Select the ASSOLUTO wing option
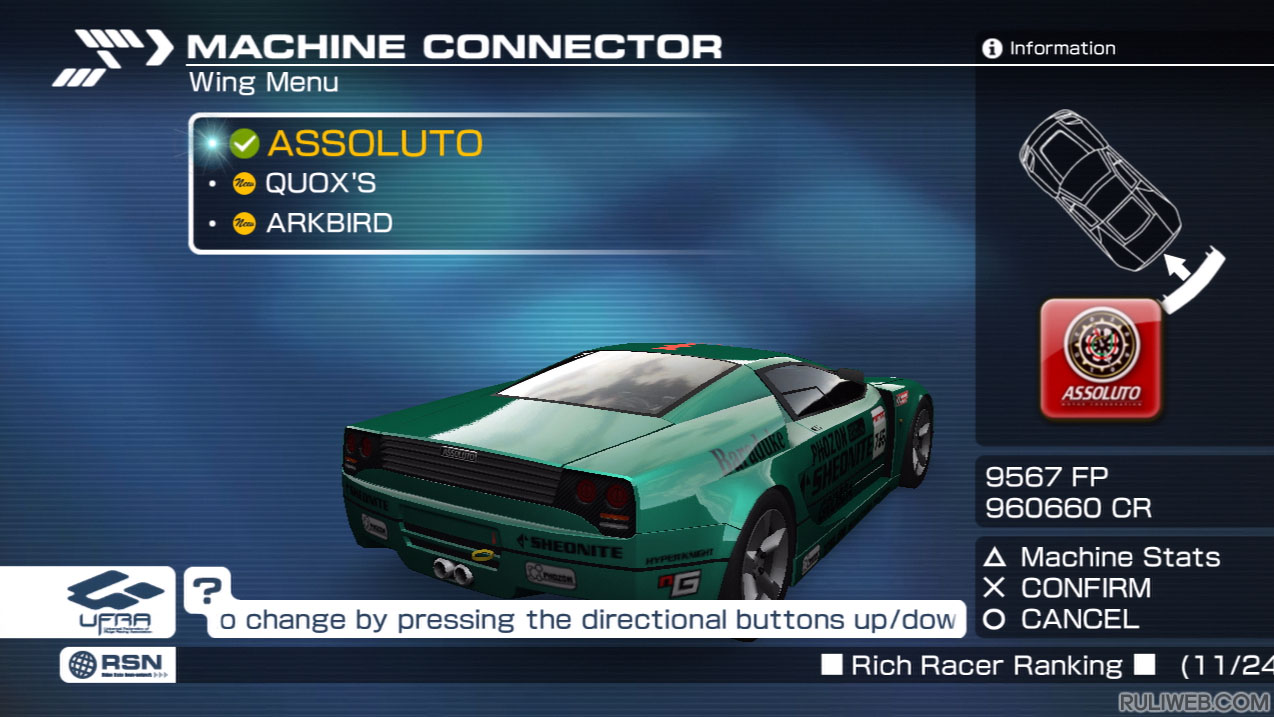1274x717 pixels. [374, 144]
